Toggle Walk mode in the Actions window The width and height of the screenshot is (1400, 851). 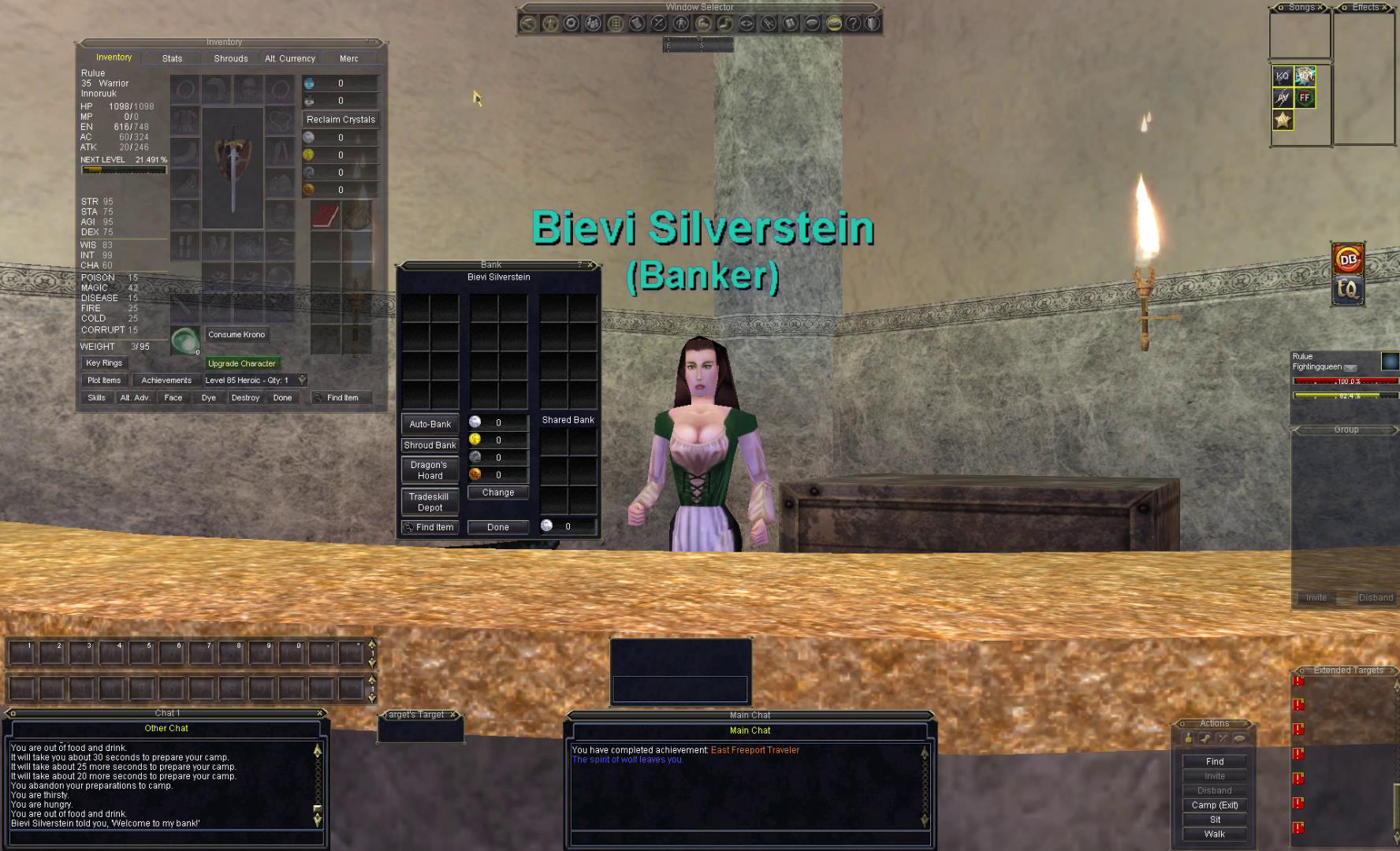(1214, 834)
